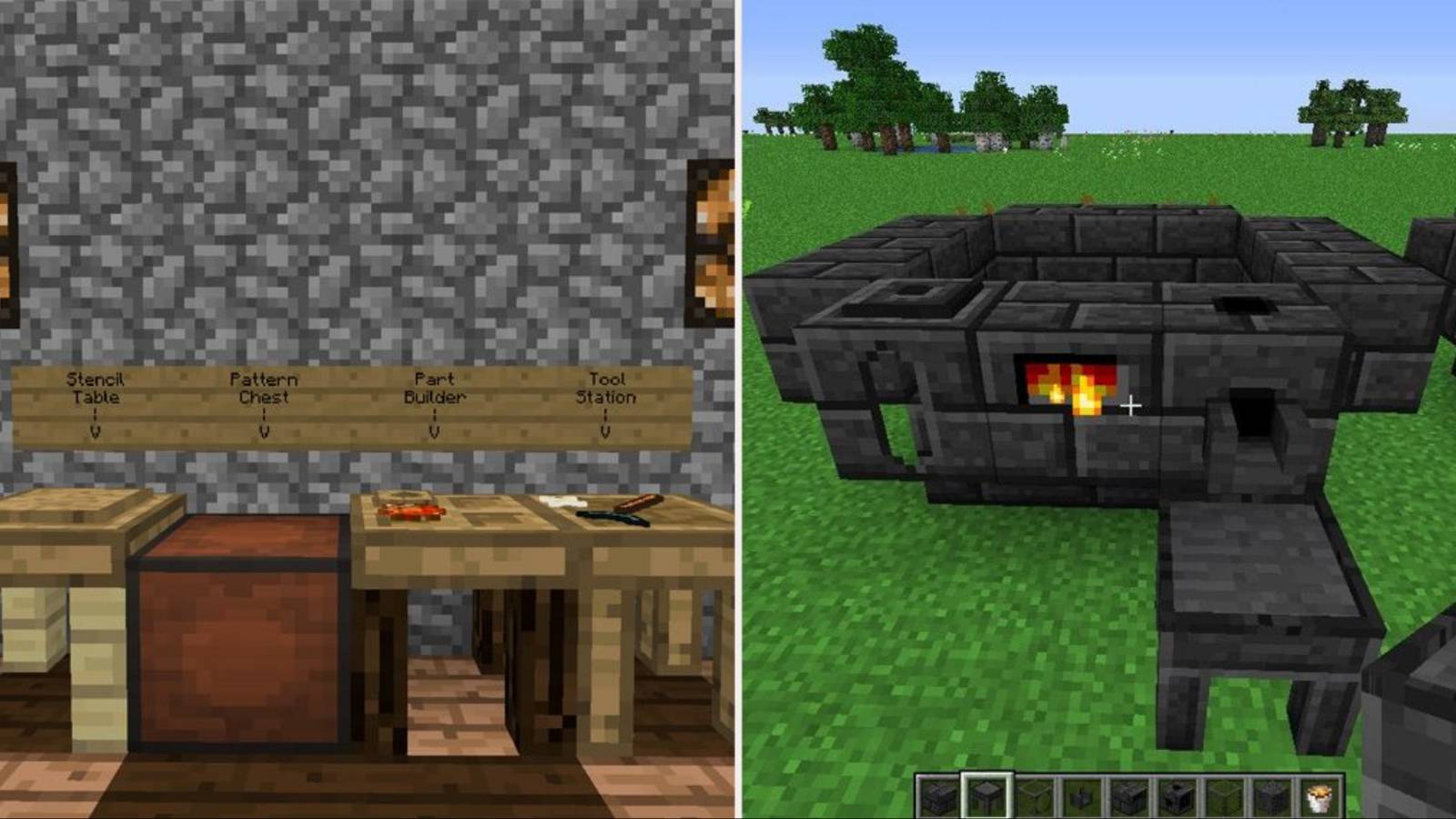Click the Tool Station sign text

(605, 387)
